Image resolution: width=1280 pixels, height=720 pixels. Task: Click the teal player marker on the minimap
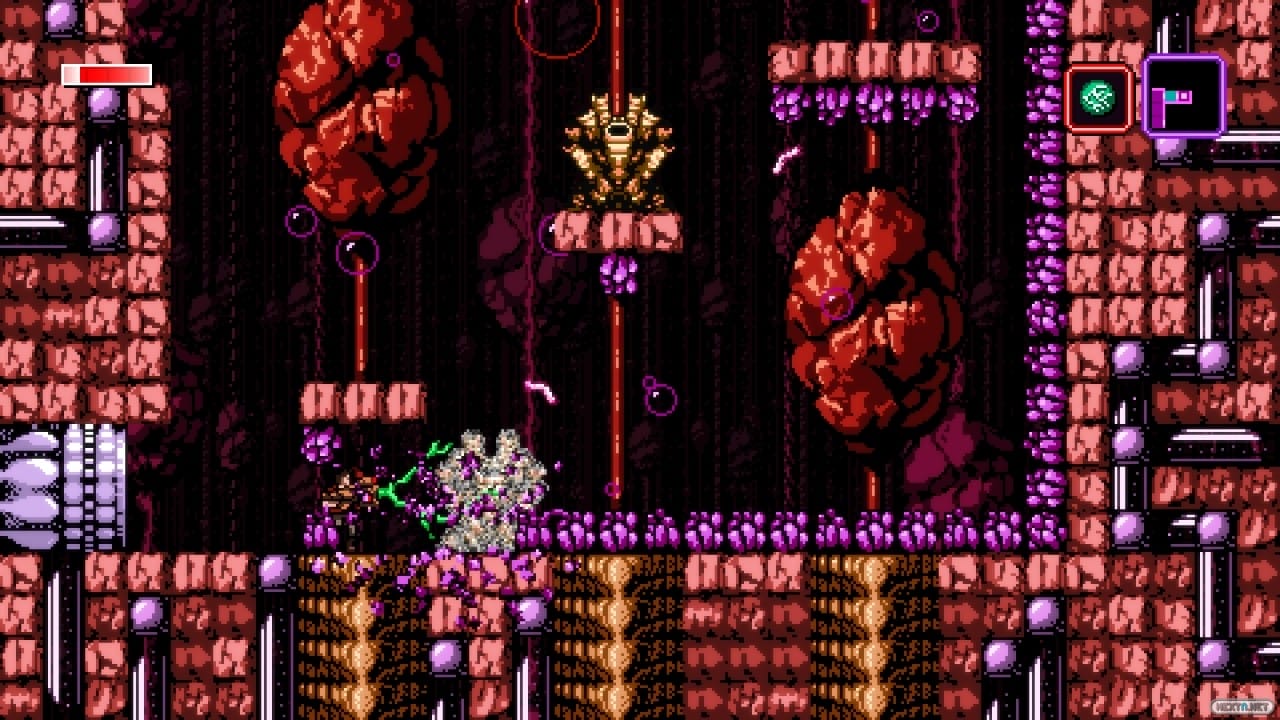pyautogui.click(x=1171, y=96)
